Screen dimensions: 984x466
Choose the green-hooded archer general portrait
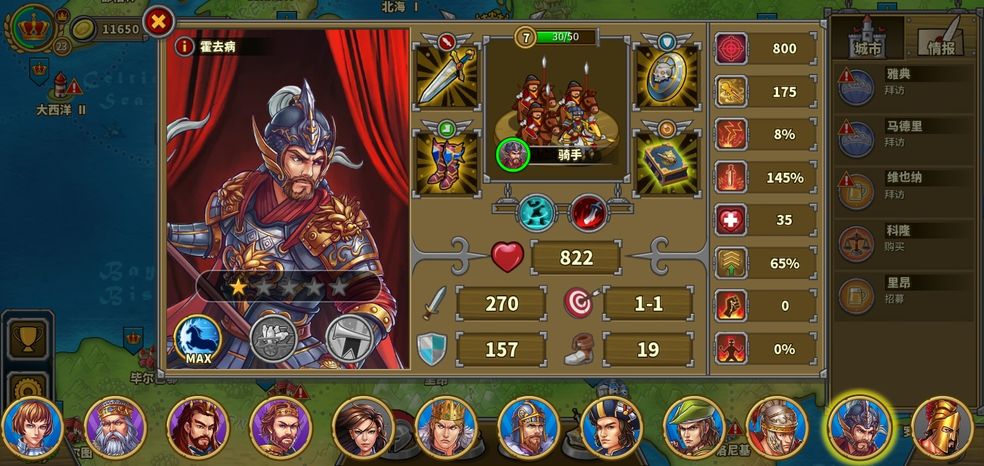click(692, 428)
